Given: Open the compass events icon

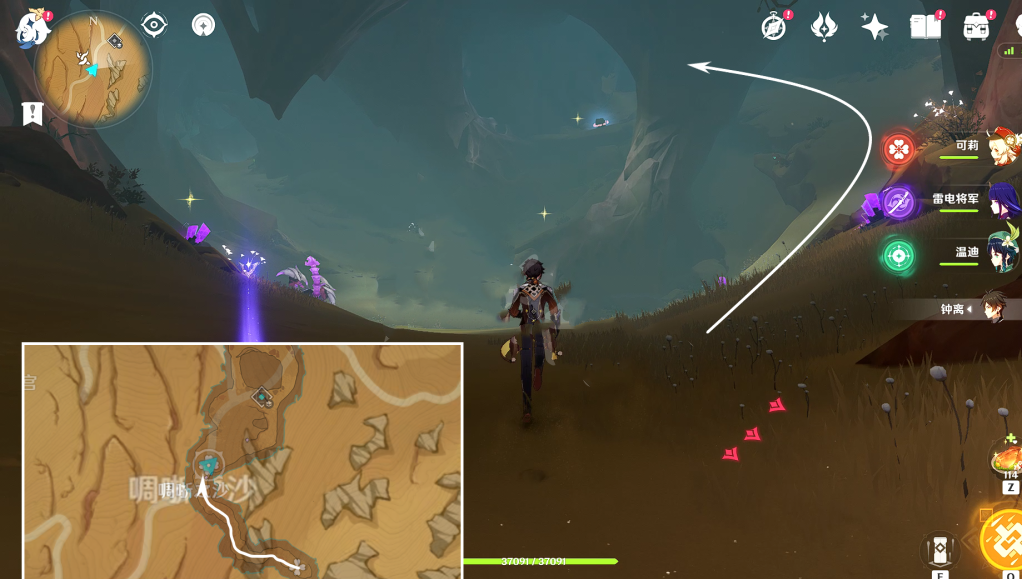Looking at the screenshot, I should coord(774,27).
